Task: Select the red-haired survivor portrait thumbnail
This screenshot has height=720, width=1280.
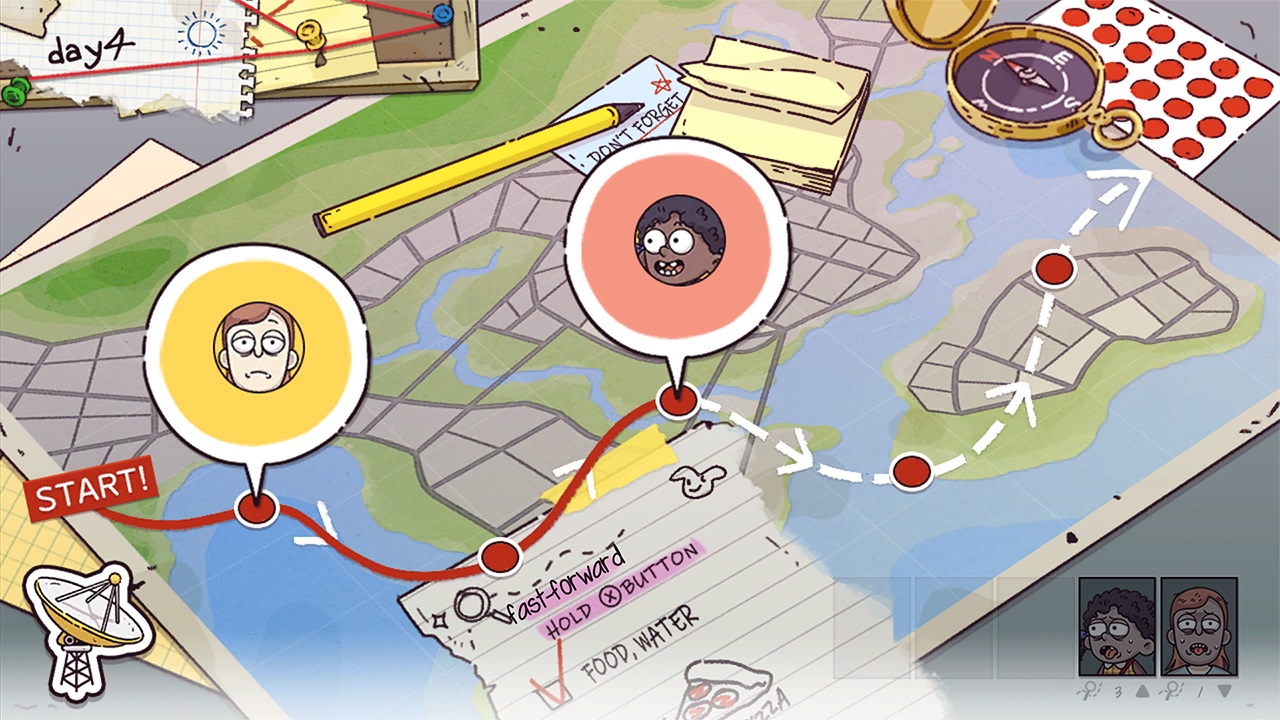Action: point(1200,625)
